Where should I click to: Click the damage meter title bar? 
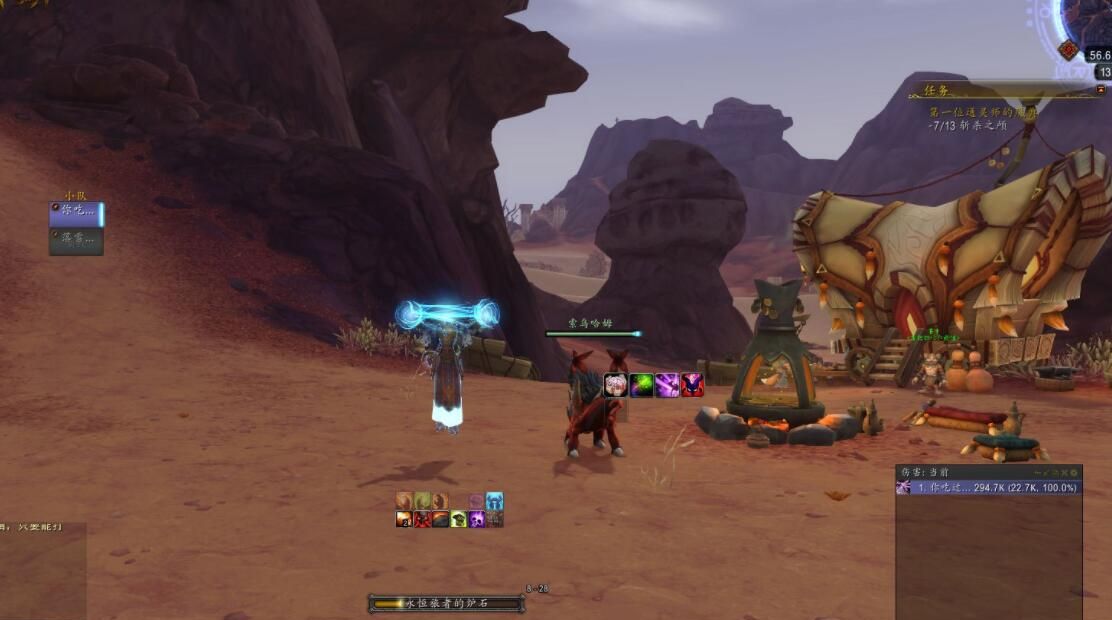click(x=960, y=472)
